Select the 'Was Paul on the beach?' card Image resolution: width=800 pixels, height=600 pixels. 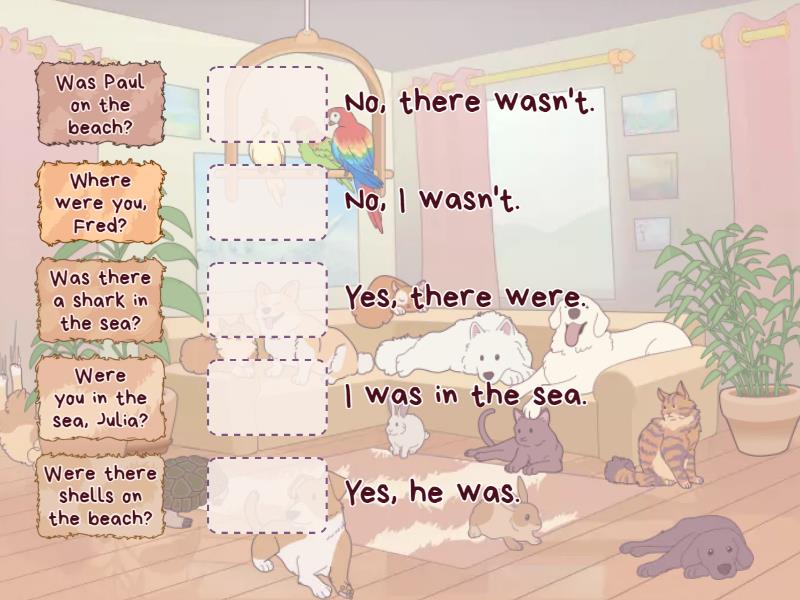pyautogui.click(x=100, y=105)
